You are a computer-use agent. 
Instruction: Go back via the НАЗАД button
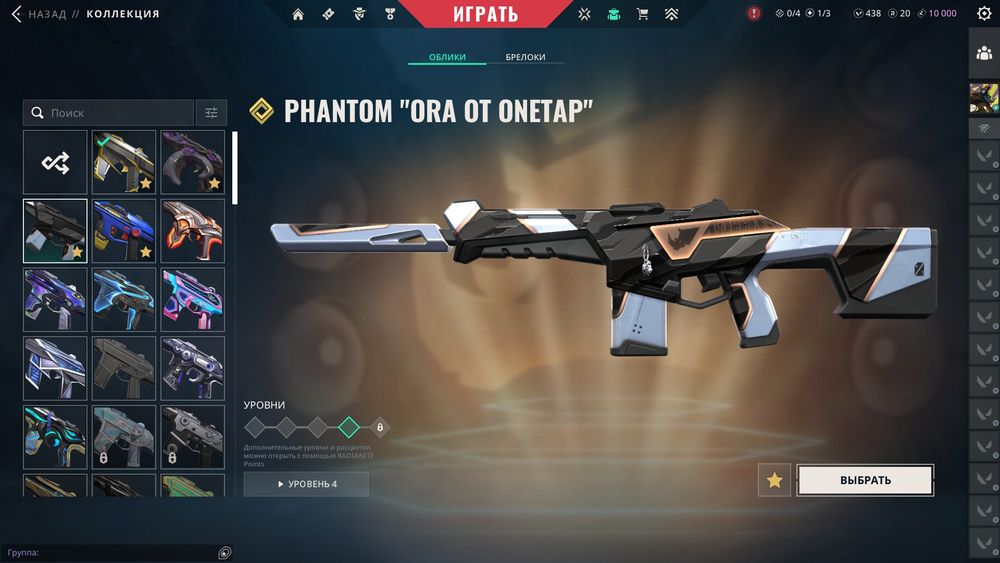[x=38, y=14]
